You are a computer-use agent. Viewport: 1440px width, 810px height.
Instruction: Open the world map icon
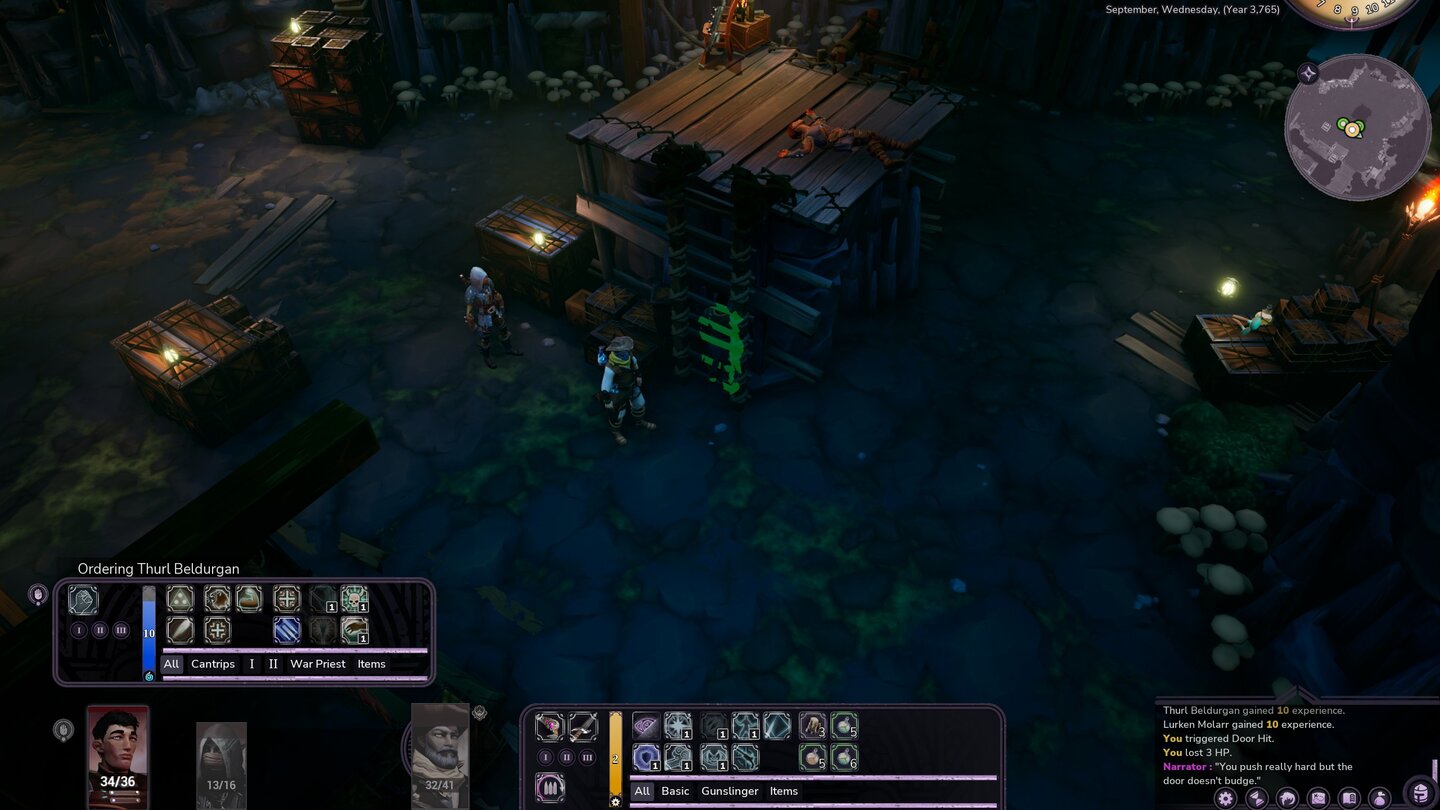point(1318,798)
